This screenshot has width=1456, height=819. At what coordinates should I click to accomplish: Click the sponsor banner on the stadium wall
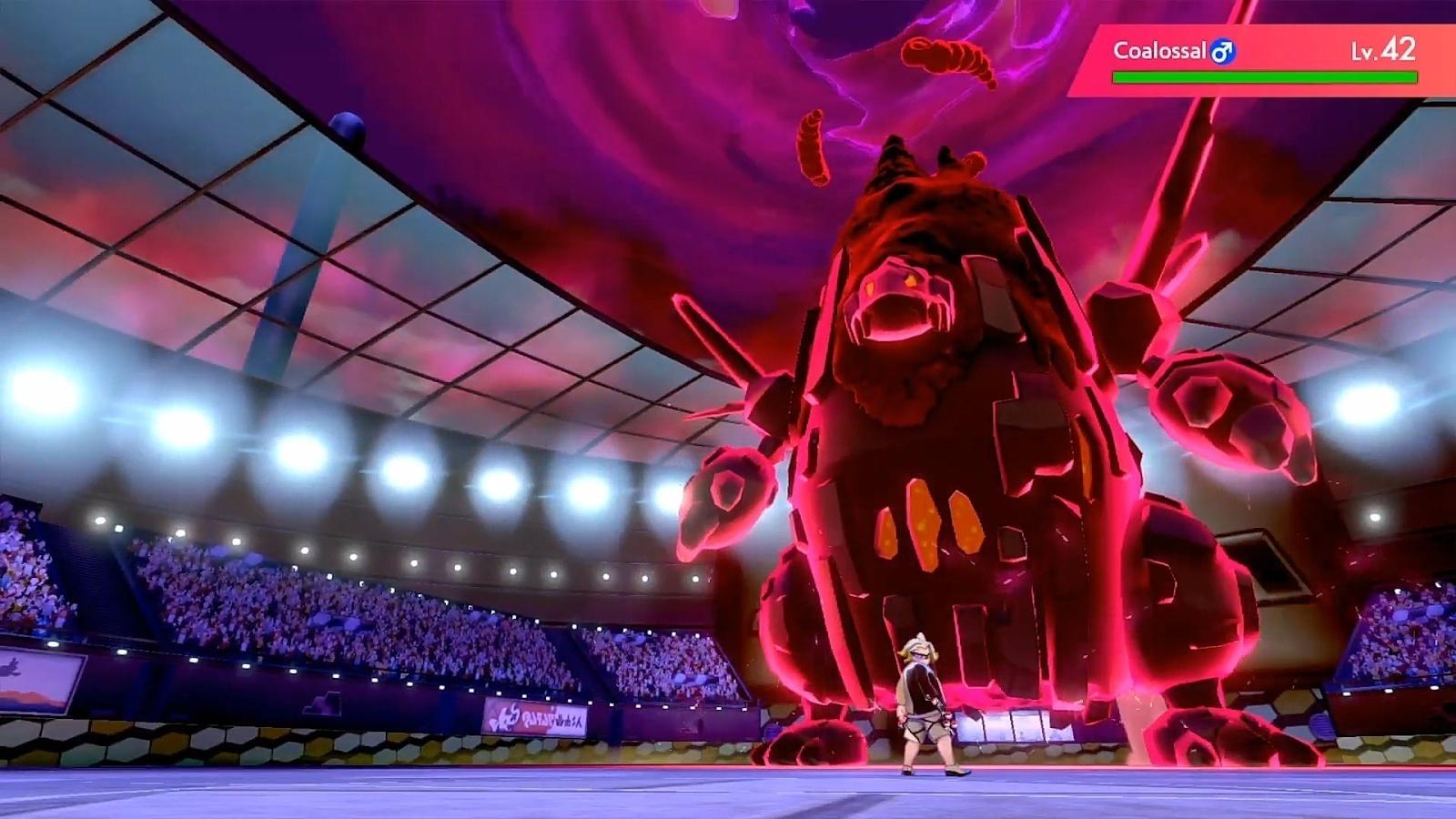click(x=537, y=714)
